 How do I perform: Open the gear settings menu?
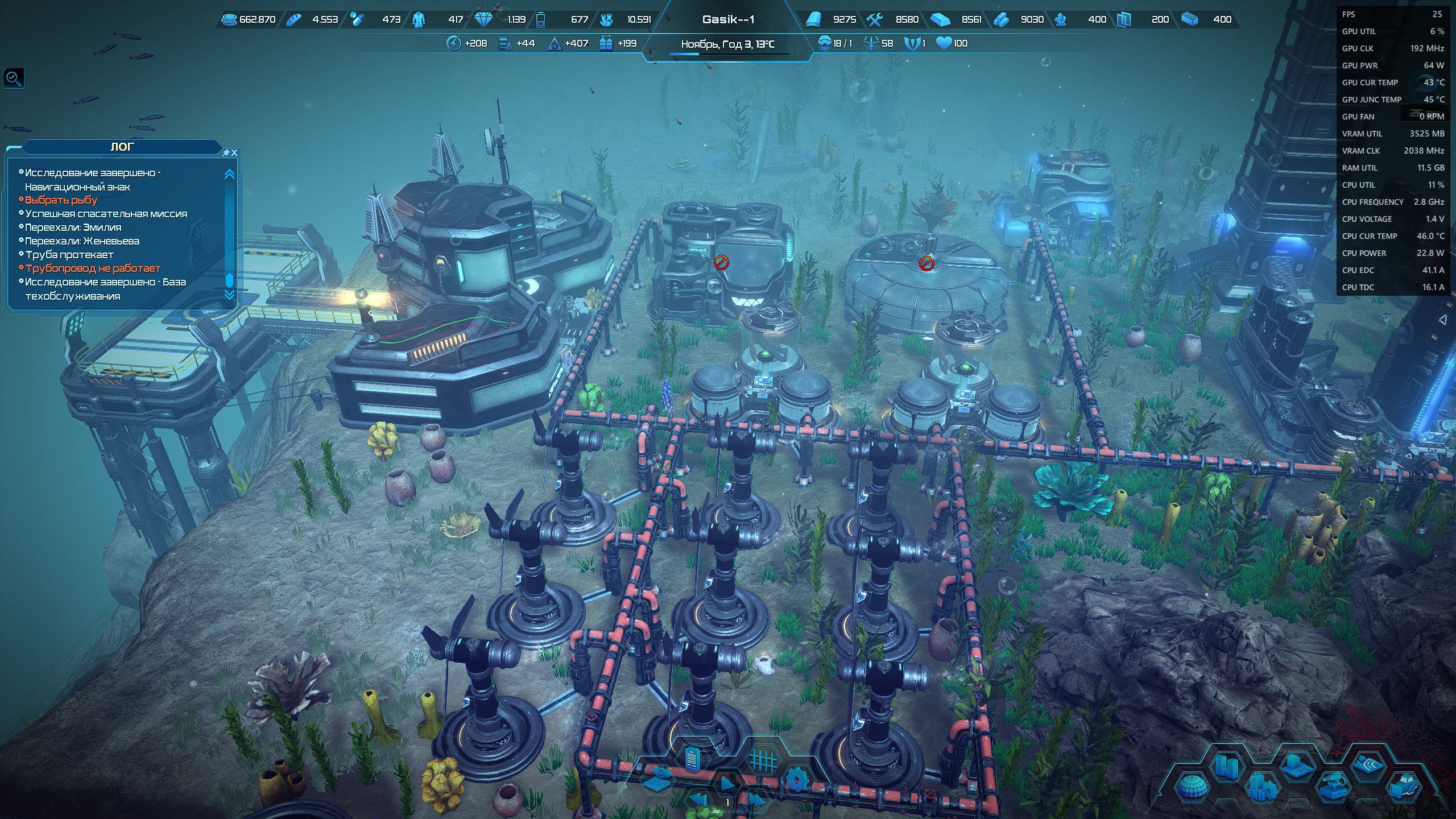click(796, 780)
